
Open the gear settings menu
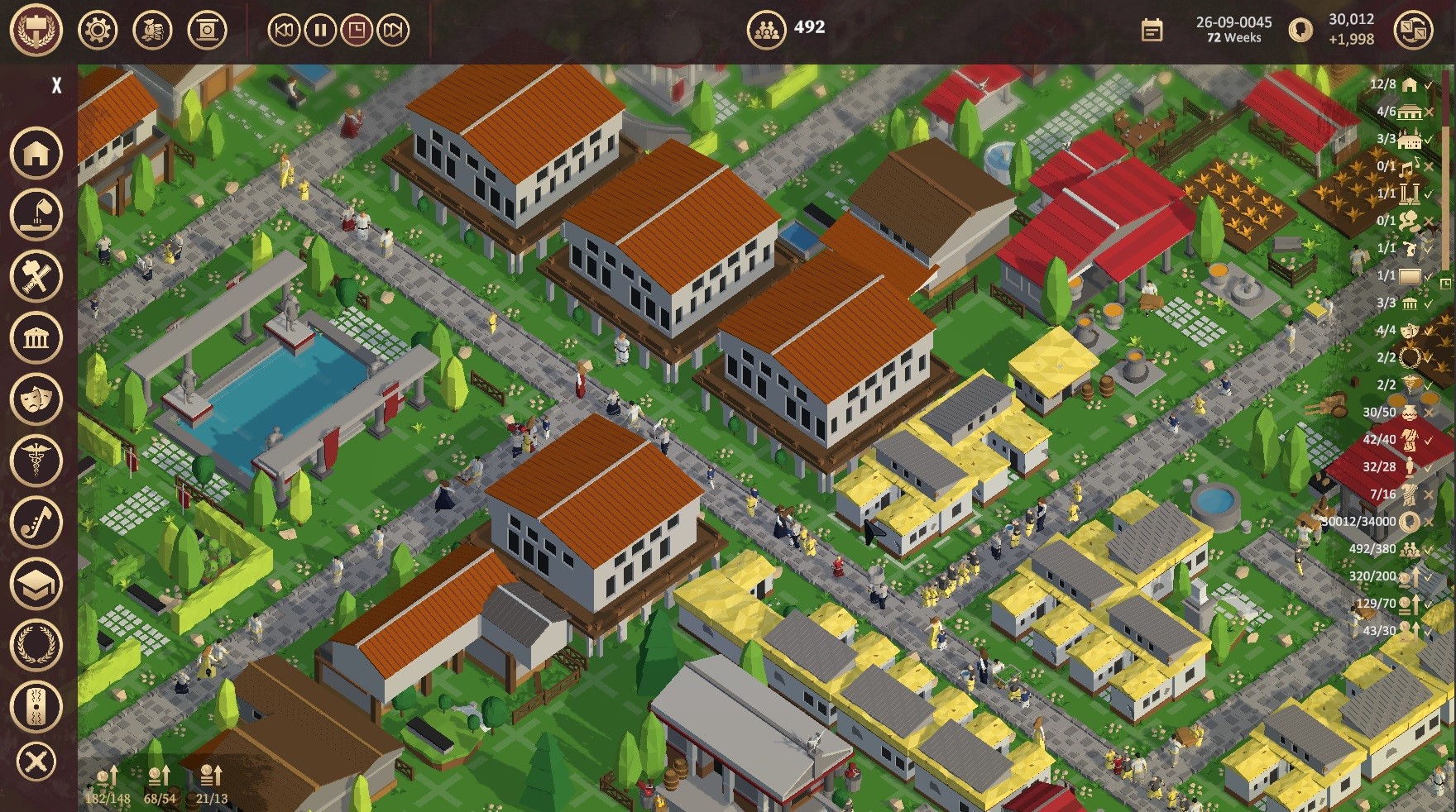[98, 31]
